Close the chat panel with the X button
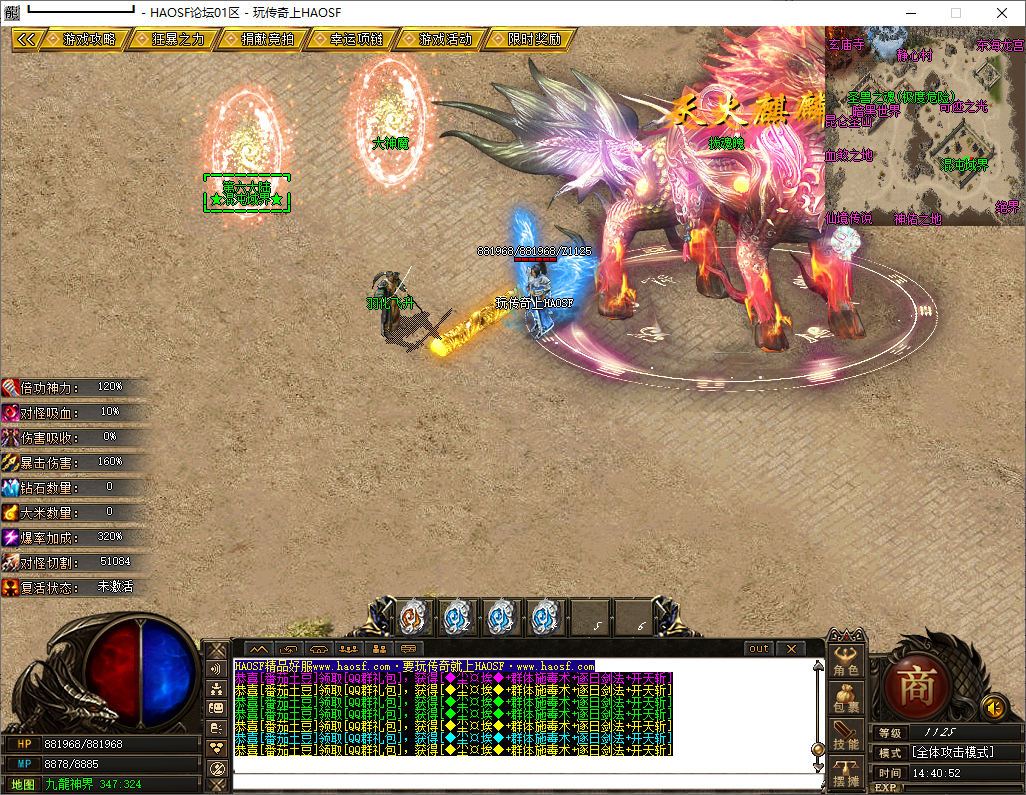This screenshot has width=1026, height=795. pos(791,649)
